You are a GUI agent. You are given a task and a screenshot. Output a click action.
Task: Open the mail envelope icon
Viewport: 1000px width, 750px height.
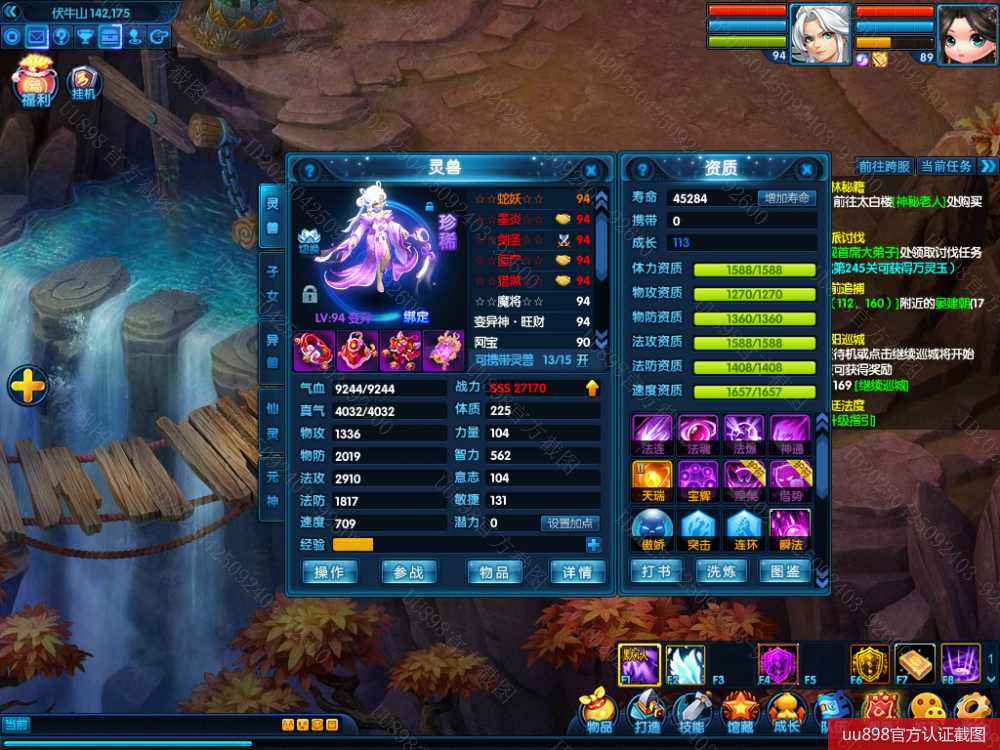coord(37,37)
